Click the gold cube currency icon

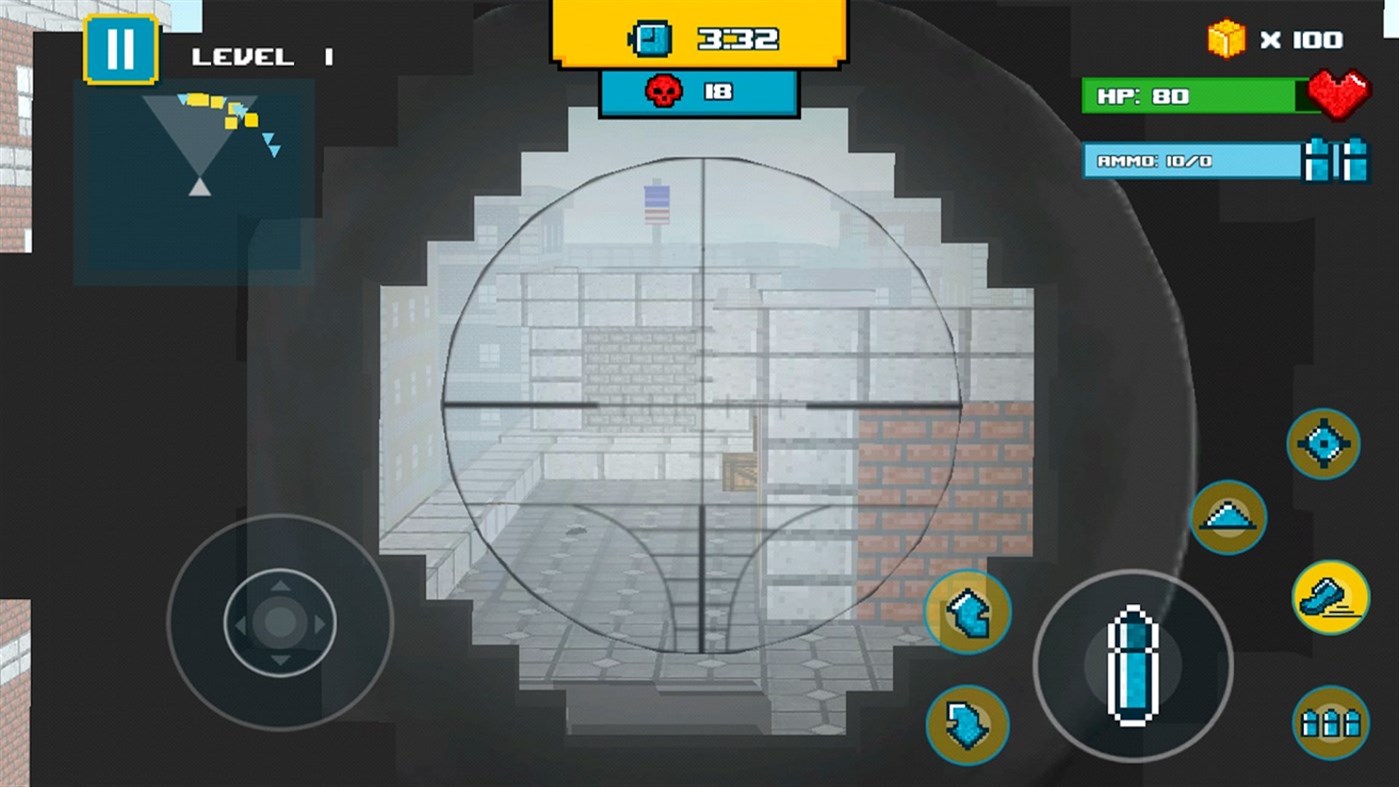[1226, 40]
